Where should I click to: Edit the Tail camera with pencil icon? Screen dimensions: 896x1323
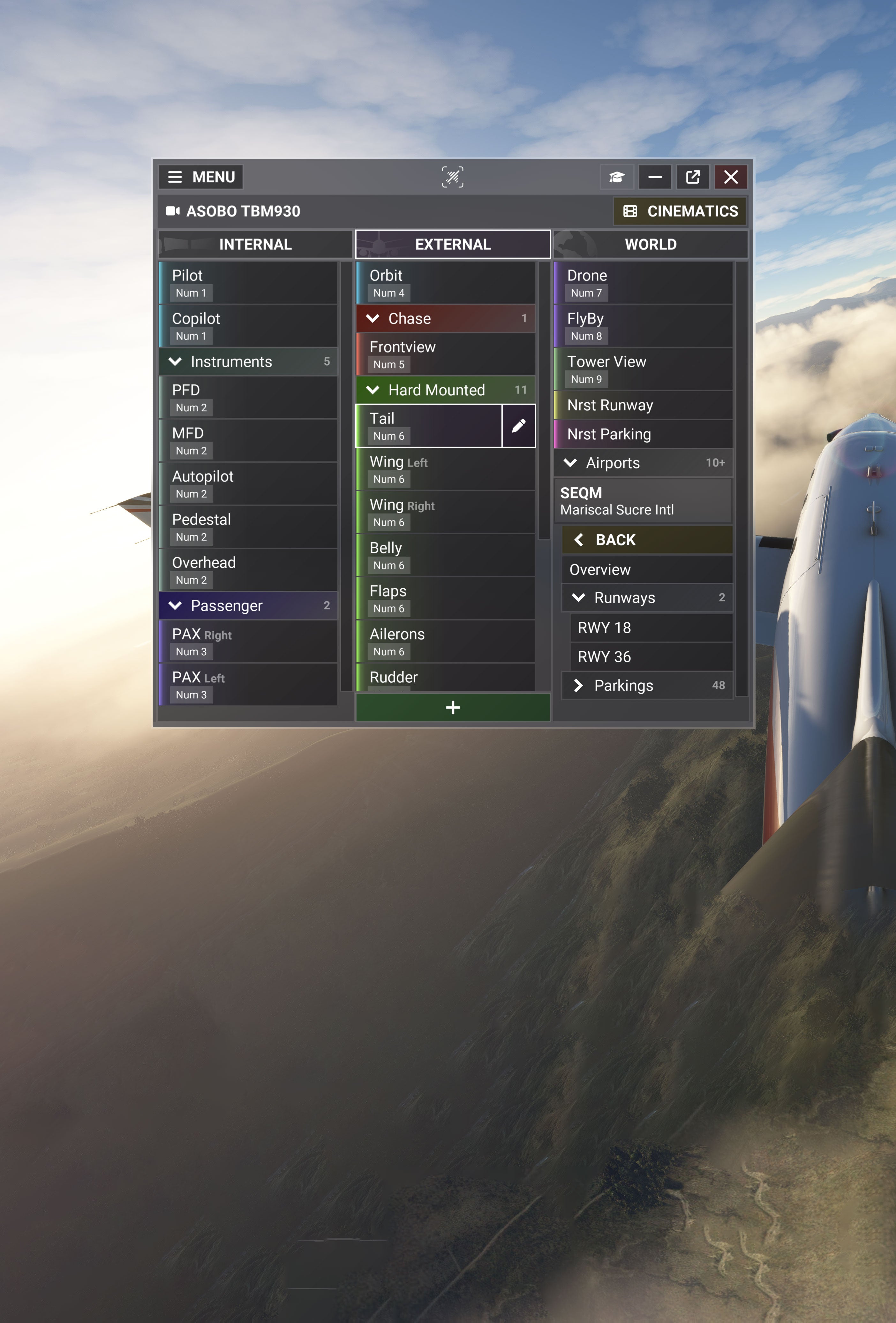tap(518, 426)
